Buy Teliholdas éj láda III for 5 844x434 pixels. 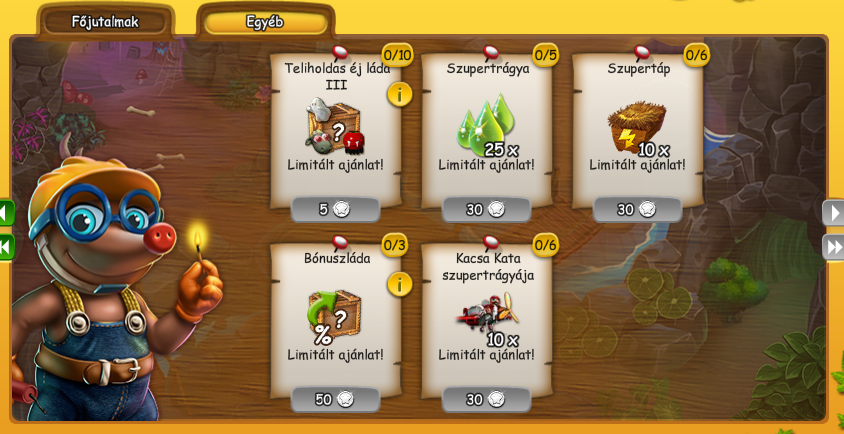(335, 209)
